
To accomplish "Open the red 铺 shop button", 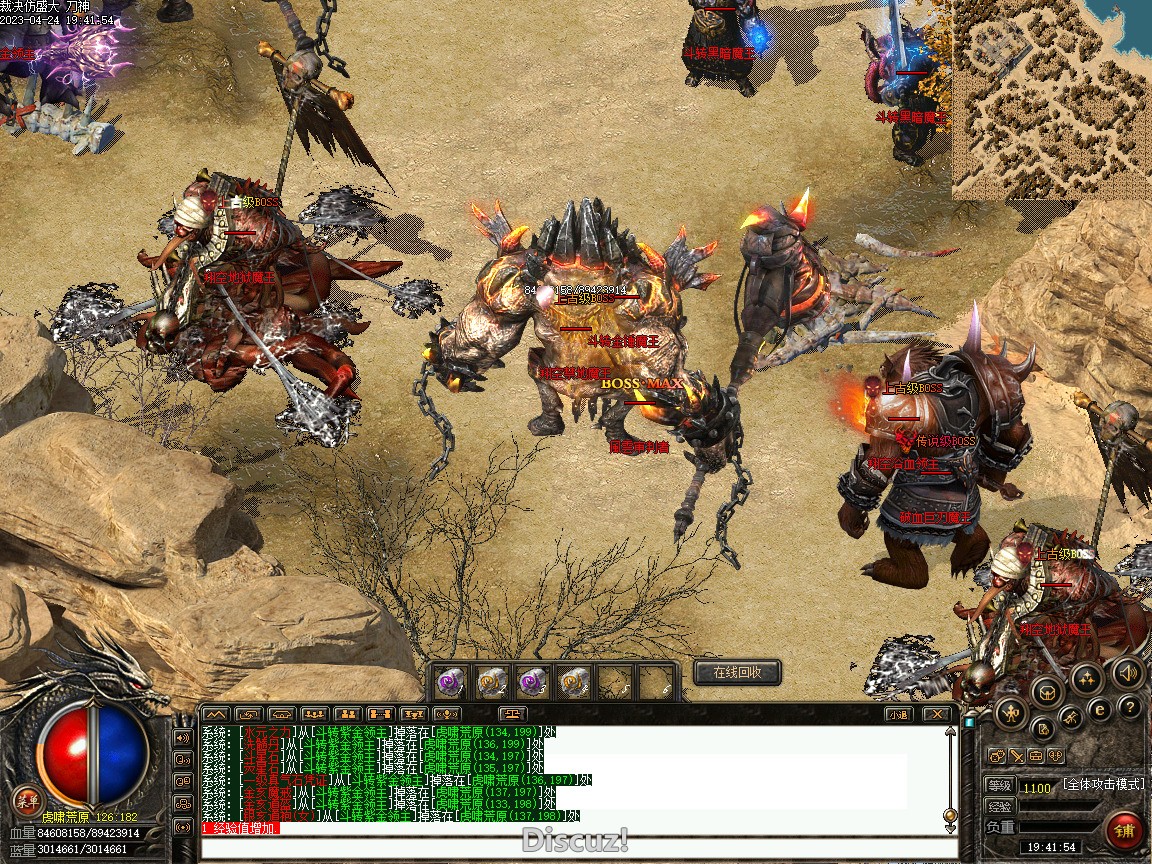I will 1125,831.
